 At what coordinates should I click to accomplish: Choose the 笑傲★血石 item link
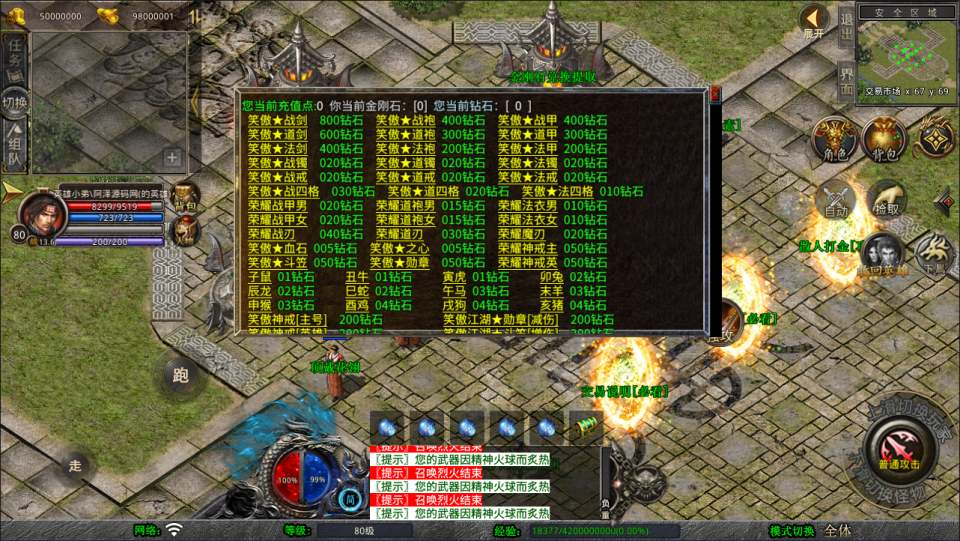point(277,248)
